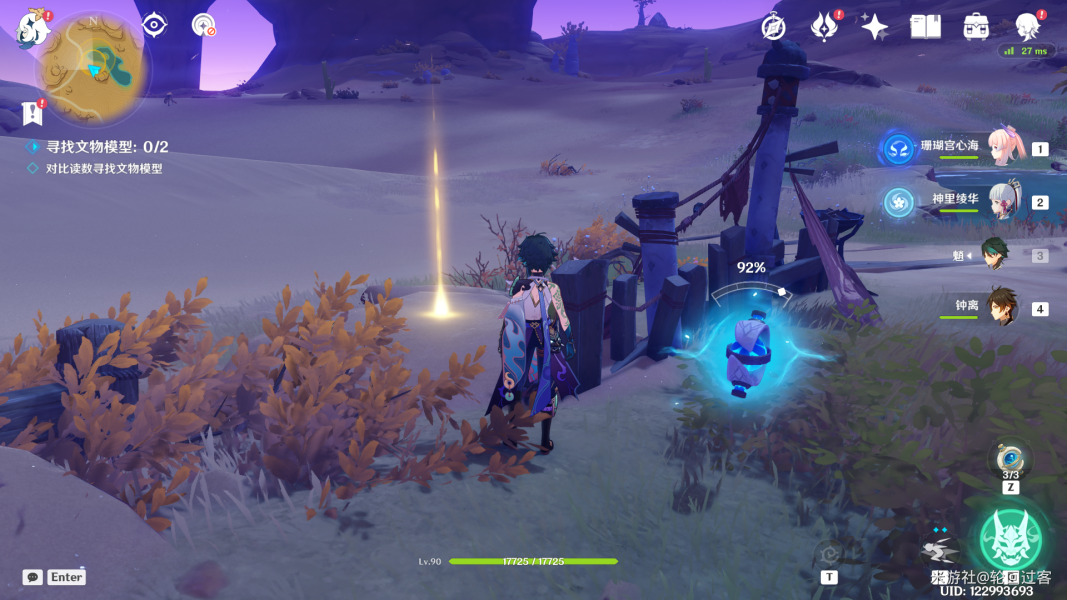The image size is (1067, 600).
Task: Click the quest navigation icon beside the minimap
Action: [x=155, y=25]
